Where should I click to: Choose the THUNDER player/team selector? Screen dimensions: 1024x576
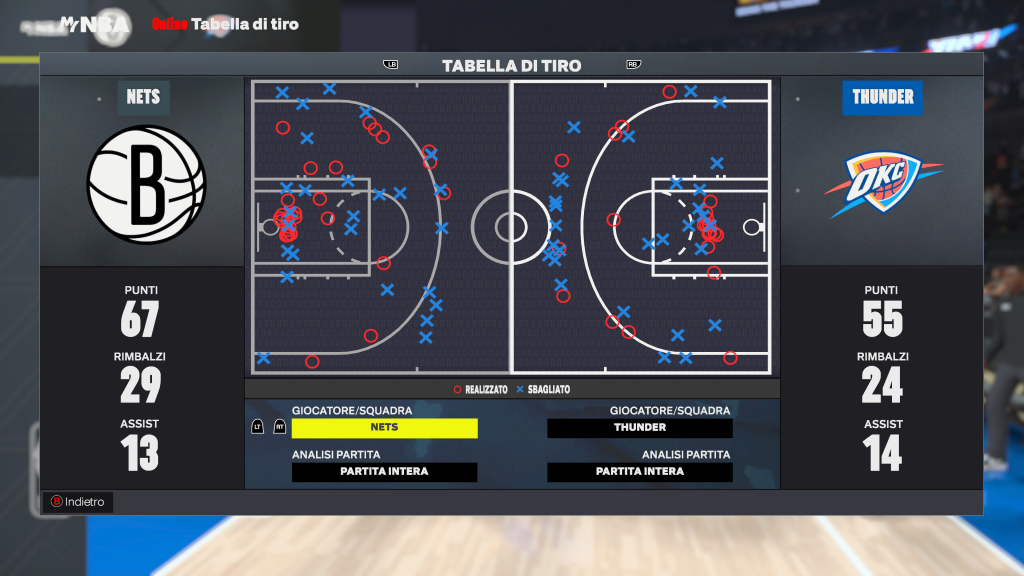(640, 428)
